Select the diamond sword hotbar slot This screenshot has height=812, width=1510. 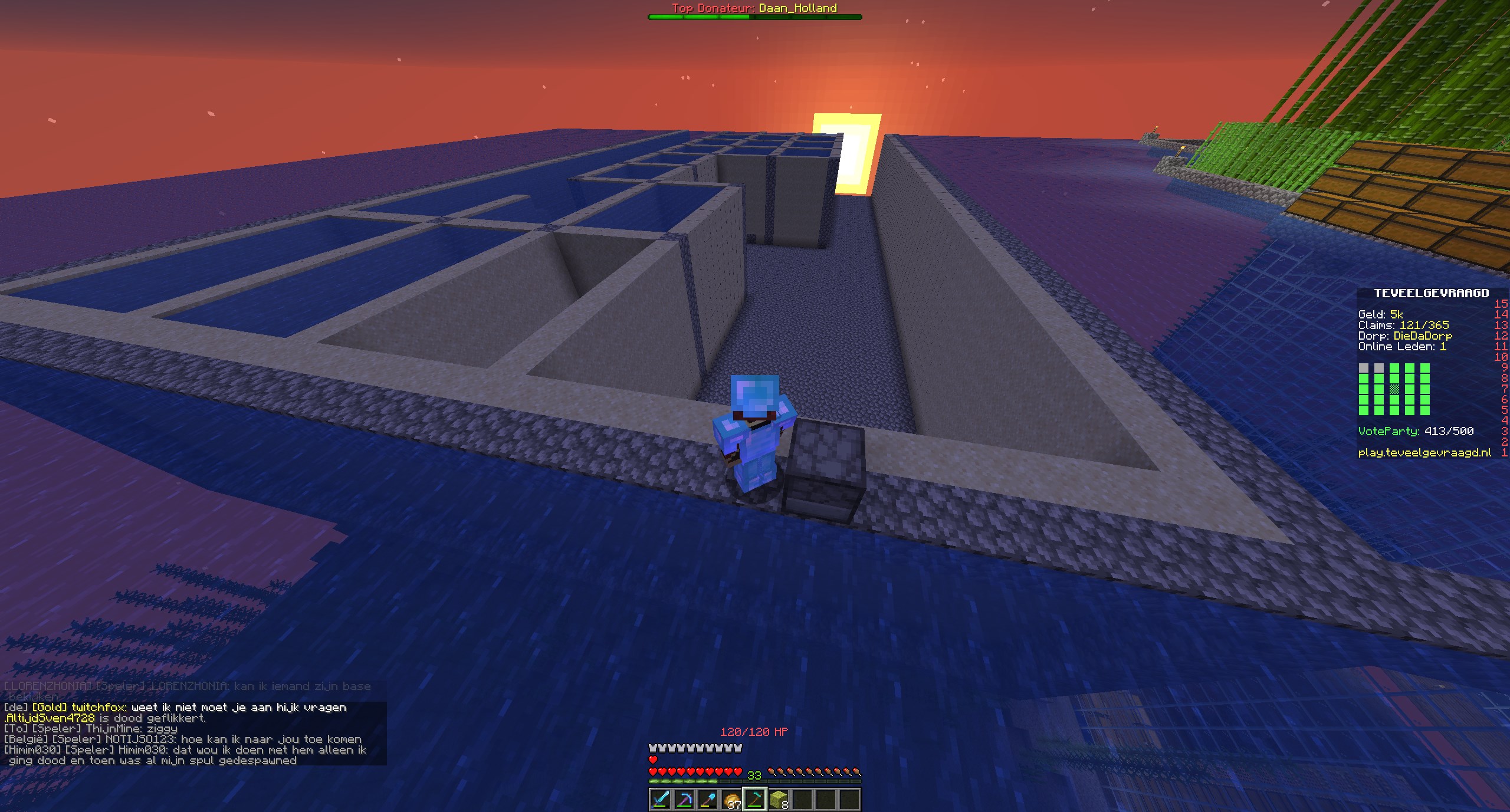coord(660,799)
